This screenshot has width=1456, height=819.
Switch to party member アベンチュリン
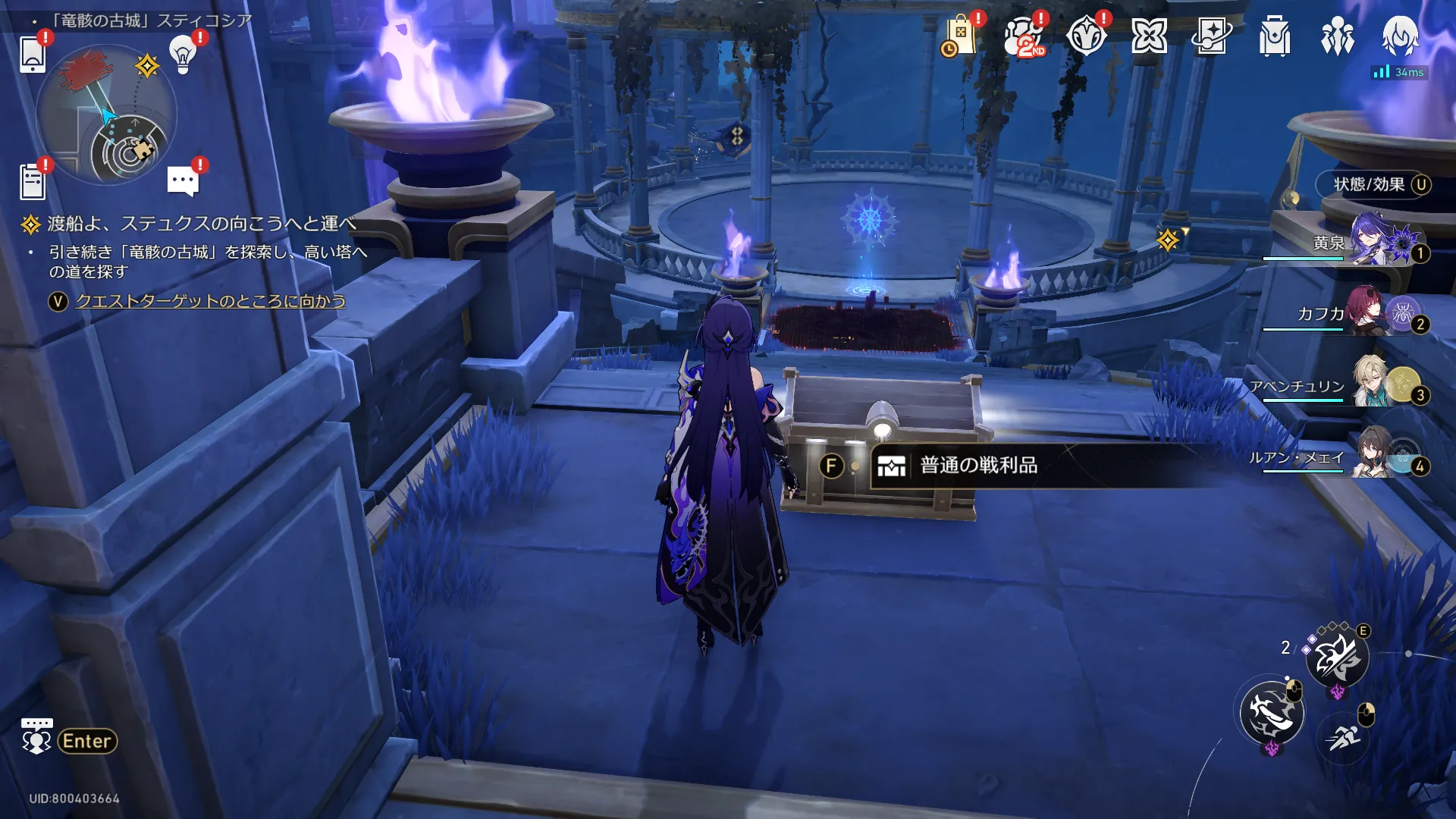point(1373,385)
